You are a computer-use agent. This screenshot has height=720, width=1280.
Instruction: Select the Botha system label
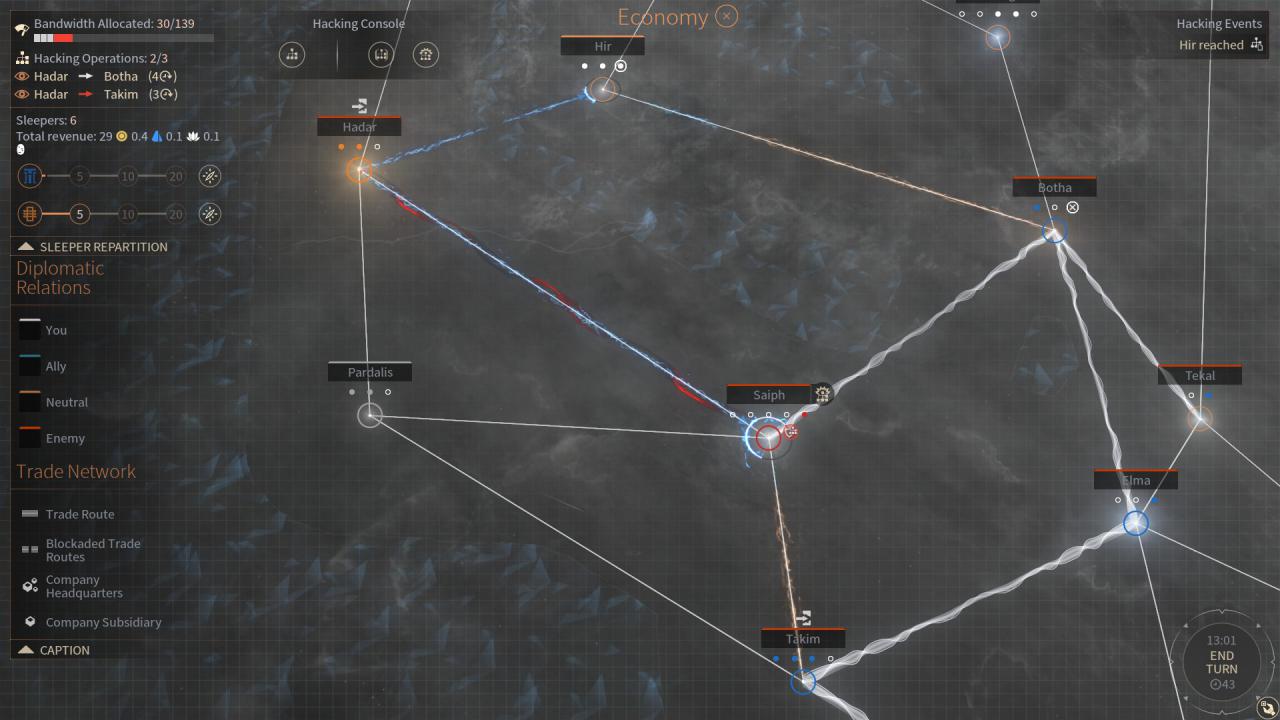[1054, 187]
